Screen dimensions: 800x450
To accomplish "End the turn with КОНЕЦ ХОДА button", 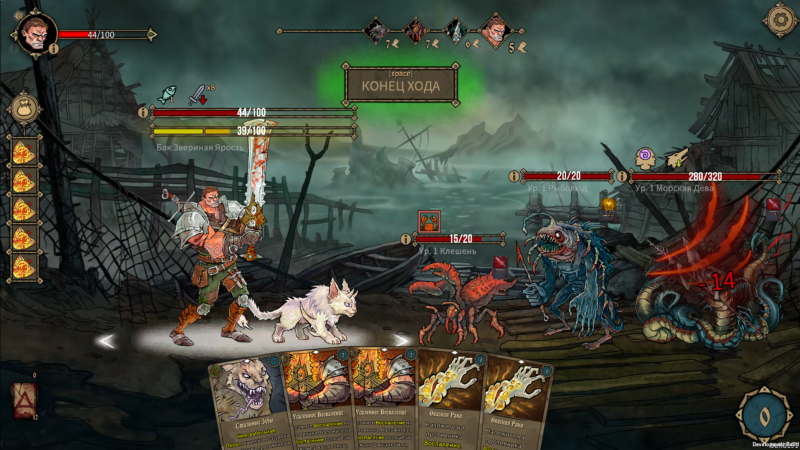I will tap(400, 86).
